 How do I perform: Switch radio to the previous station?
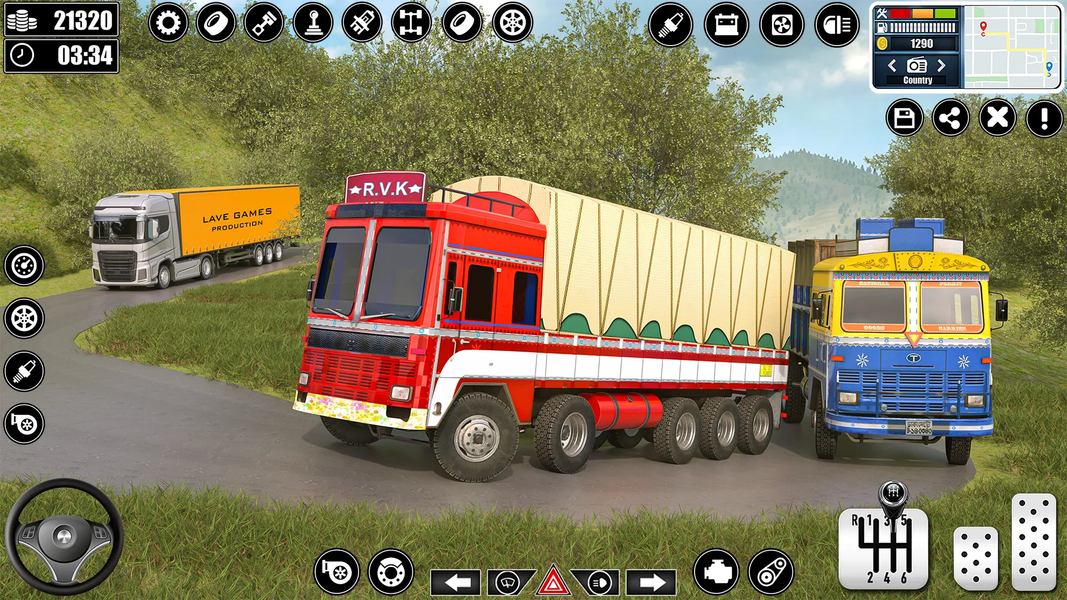[x=892, y=66]
